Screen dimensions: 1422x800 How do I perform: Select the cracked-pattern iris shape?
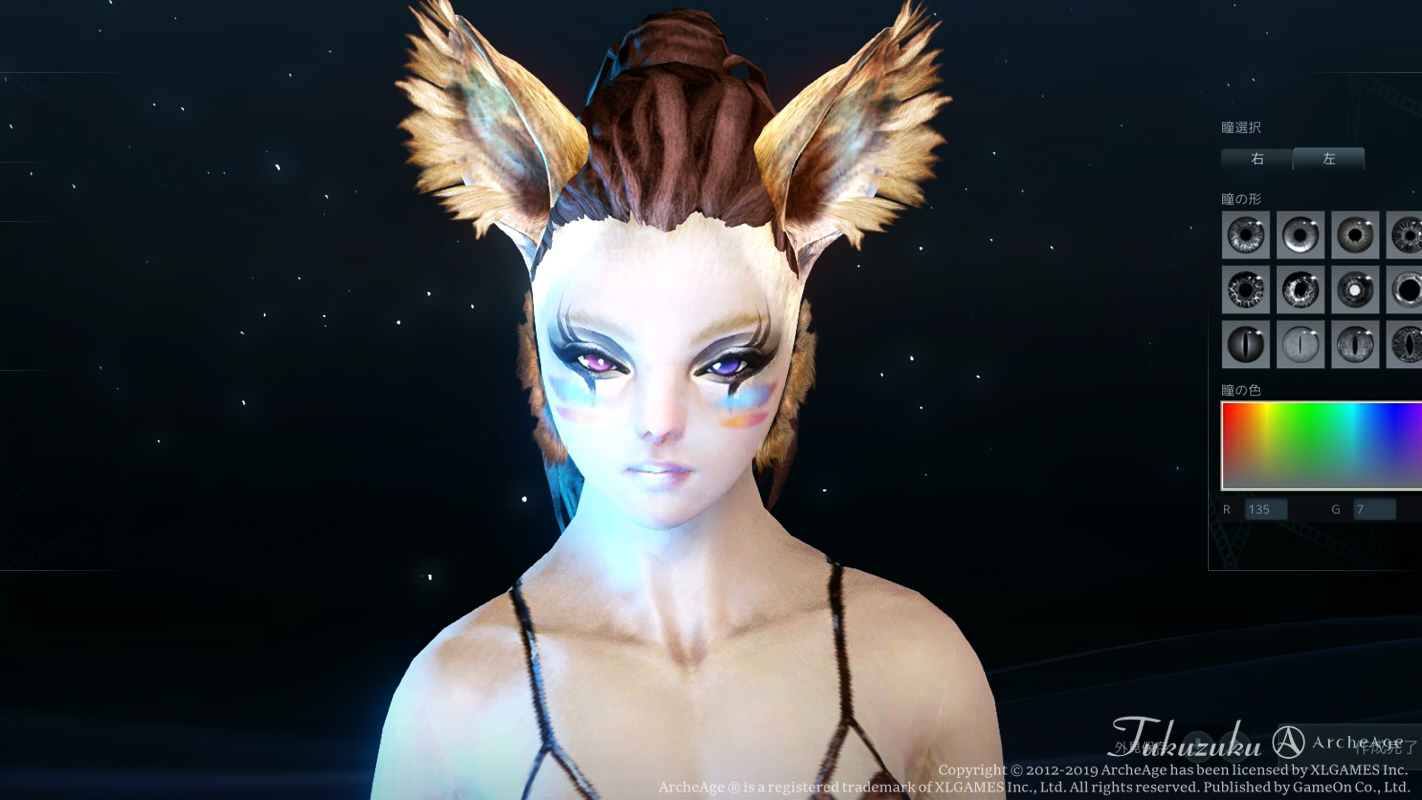click(x=1300, y=289)
